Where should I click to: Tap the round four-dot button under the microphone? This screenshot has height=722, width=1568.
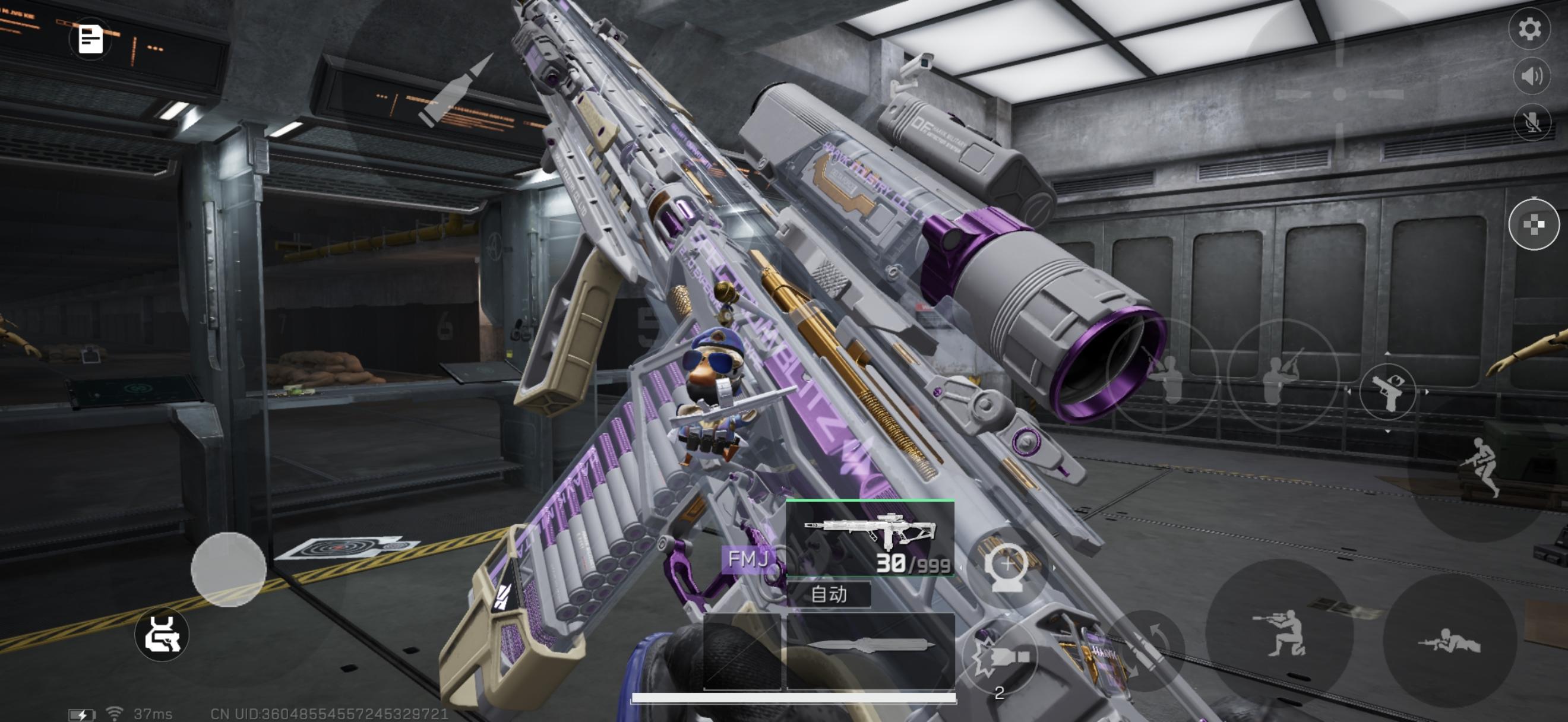(x=1534, y=224)
